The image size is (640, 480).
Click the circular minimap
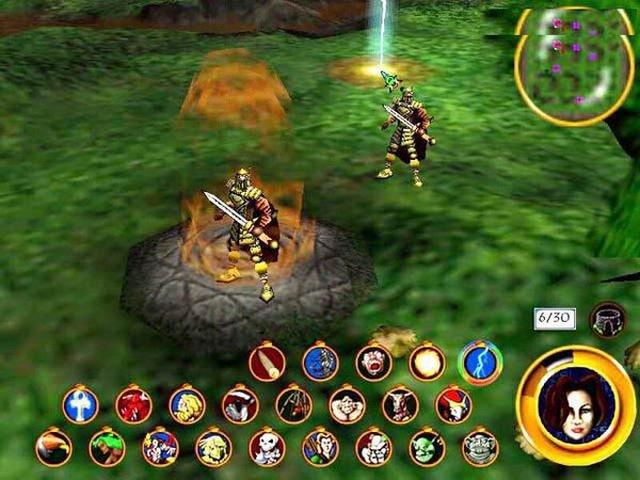pyautogui.click(x=574, y=63)
